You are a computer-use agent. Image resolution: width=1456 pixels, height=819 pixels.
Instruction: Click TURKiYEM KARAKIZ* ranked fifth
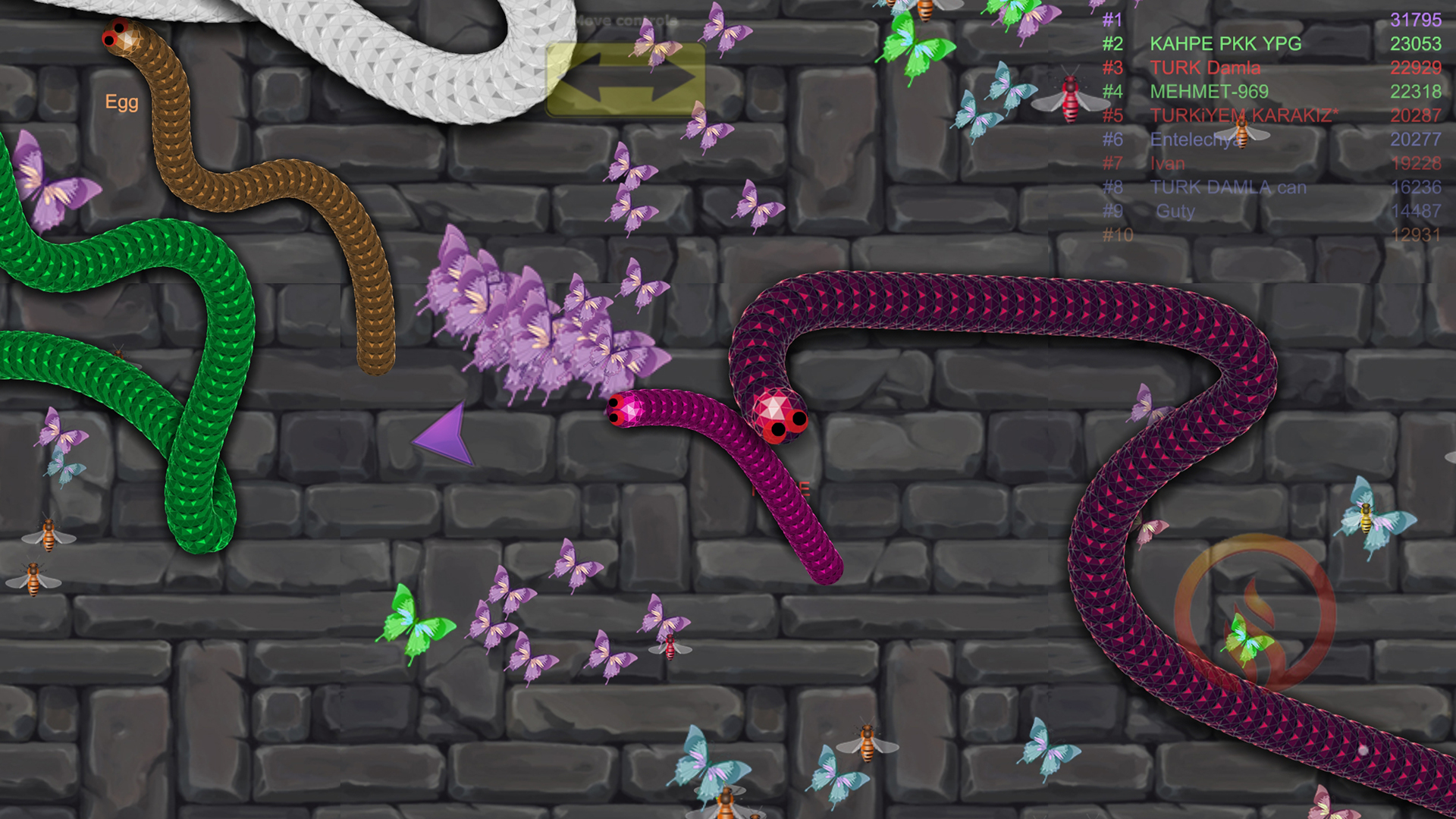pos(1244,115)
